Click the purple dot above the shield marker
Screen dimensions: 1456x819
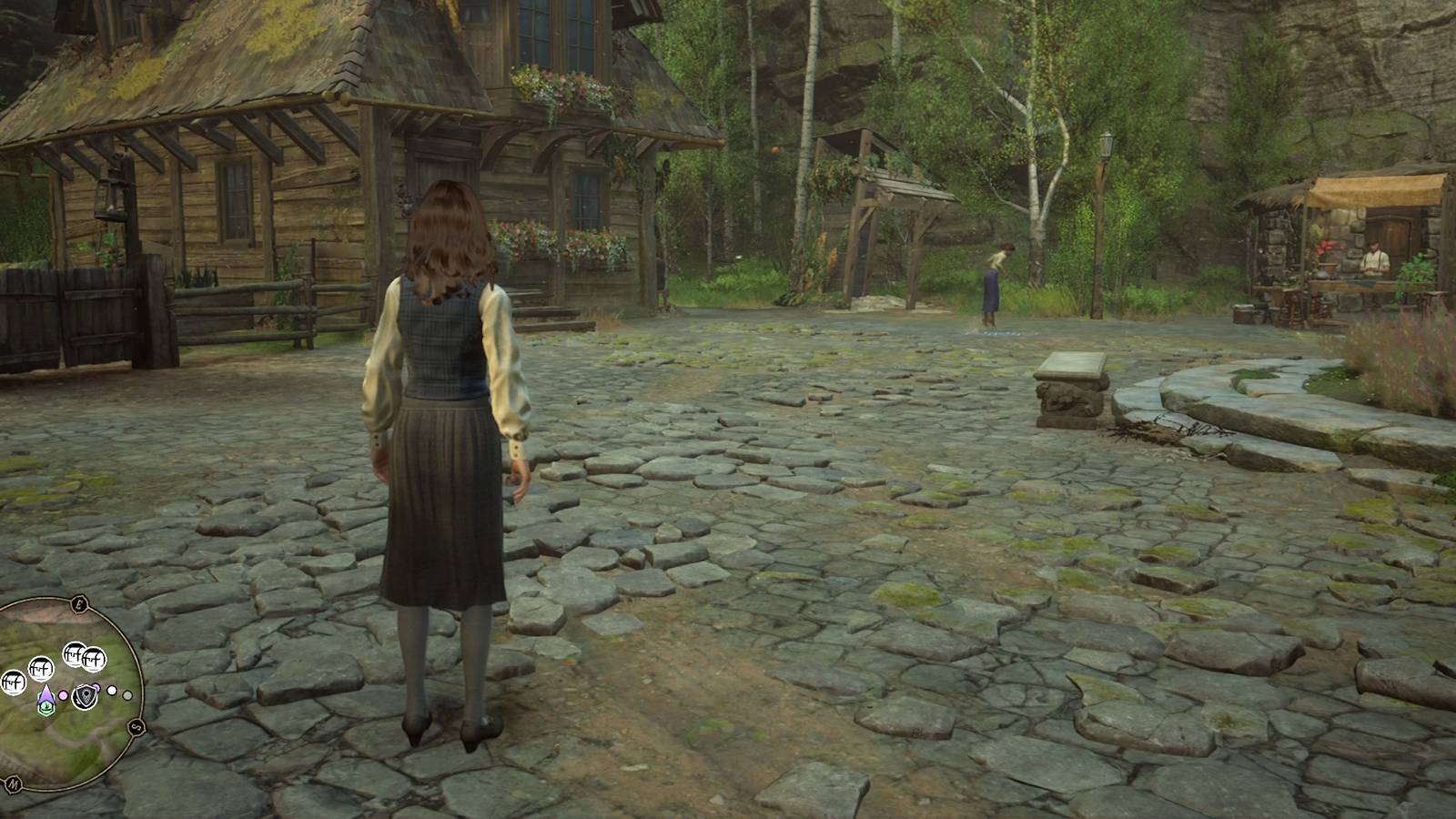97,687
